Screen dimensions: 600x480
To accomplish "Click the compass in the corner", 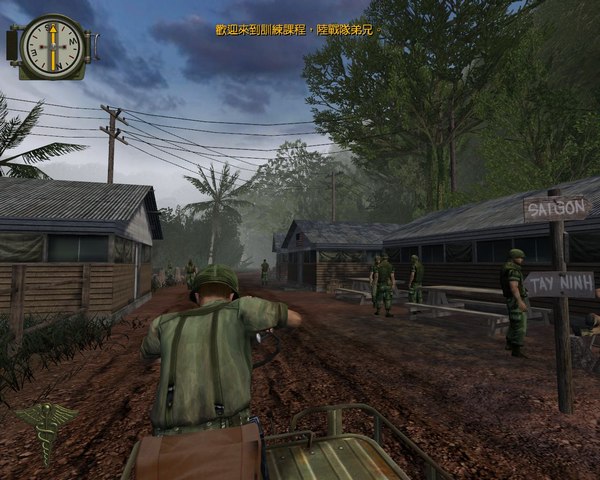I will [48, 46].
